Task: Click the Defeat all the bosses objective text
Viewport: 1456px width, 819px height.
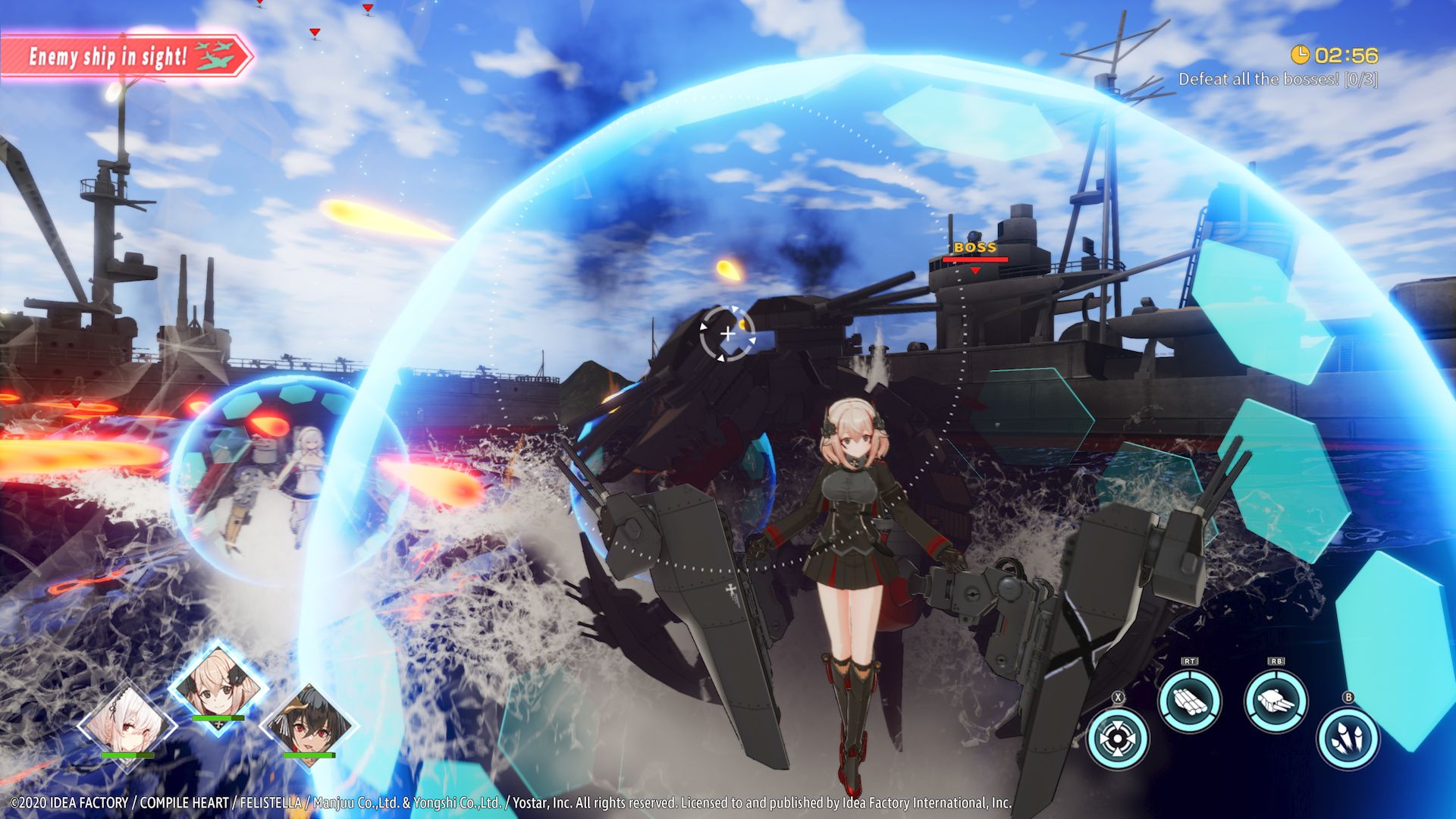Action: coord(1282,77)
